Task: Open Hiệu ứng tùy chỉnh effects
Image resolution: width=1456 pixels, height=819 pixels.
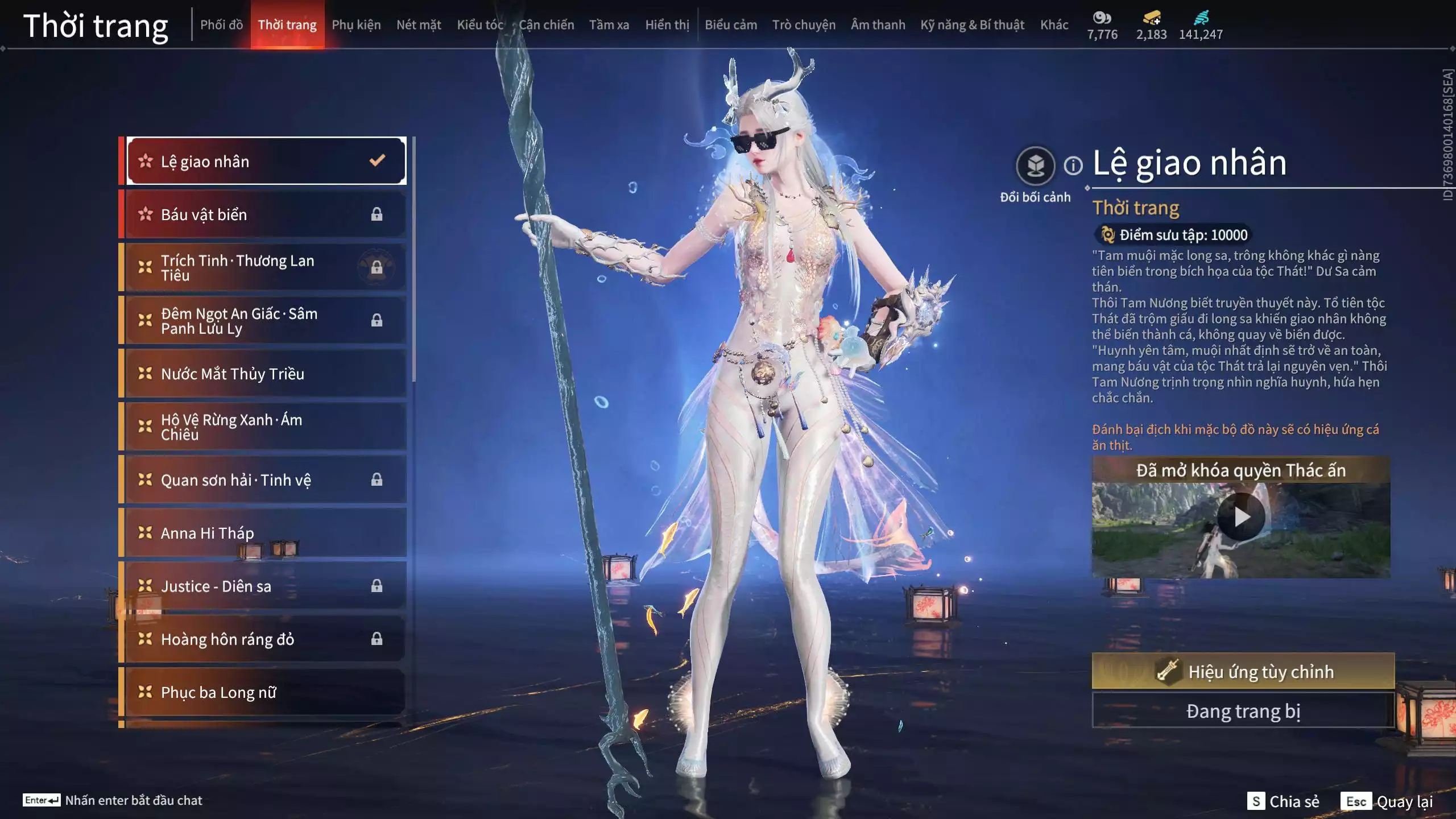Action: click(1243, 671)
